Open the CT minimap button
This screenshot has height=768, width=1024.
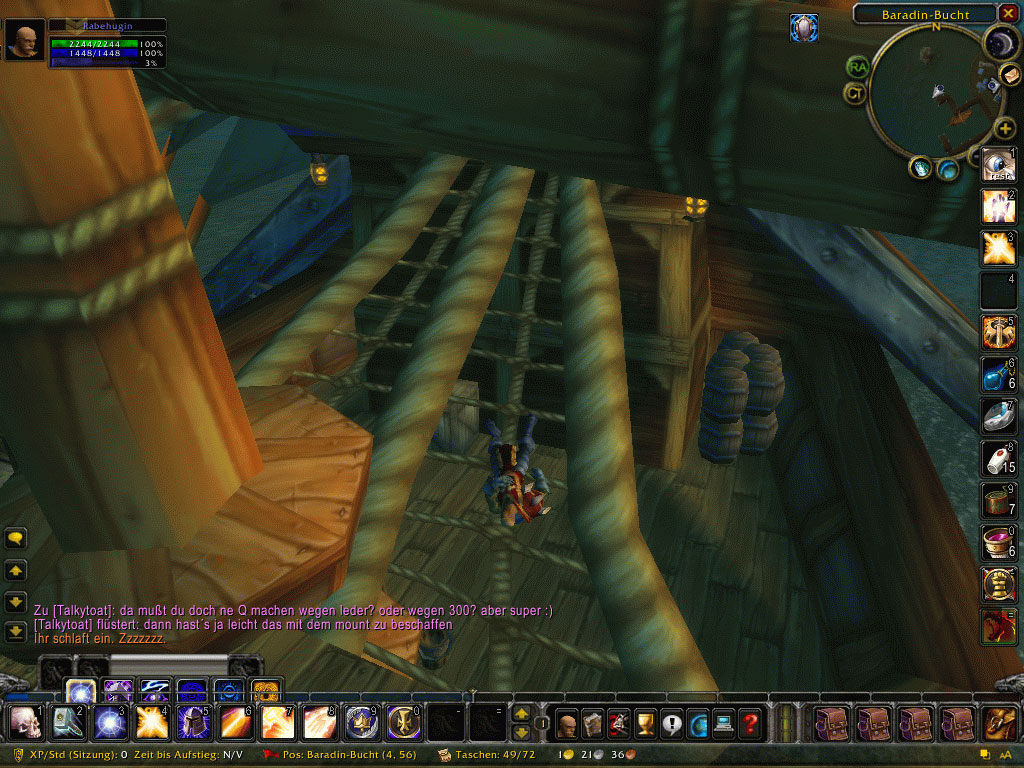855,94
